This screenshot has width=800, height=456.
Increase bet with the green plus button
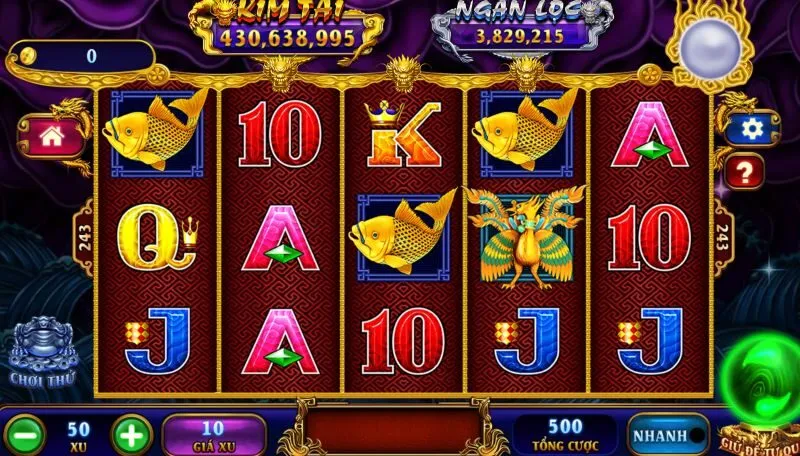point(130,434)
